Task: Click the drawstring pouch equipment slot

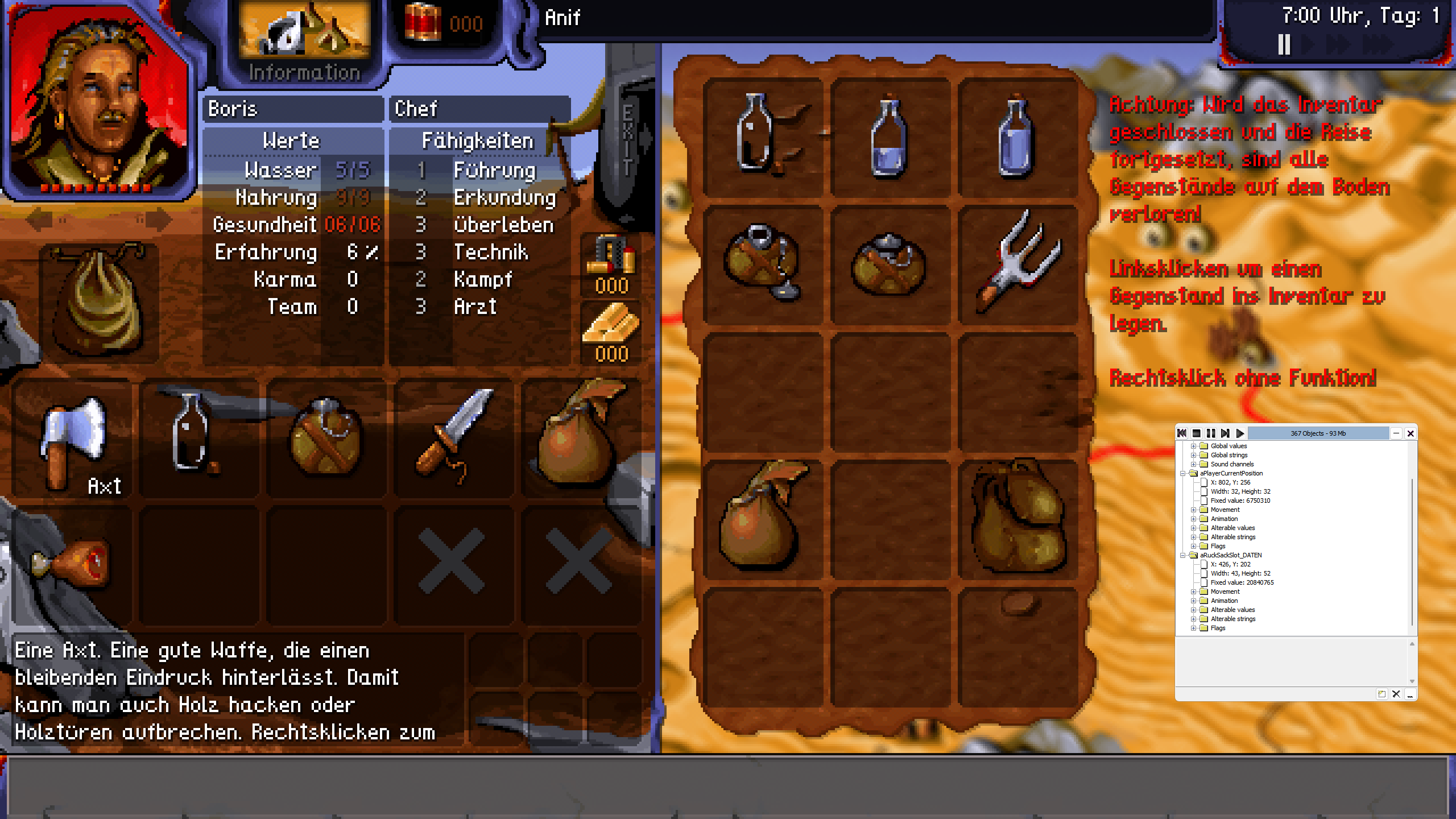Action: pyautogui.click(x=100, y=301)
